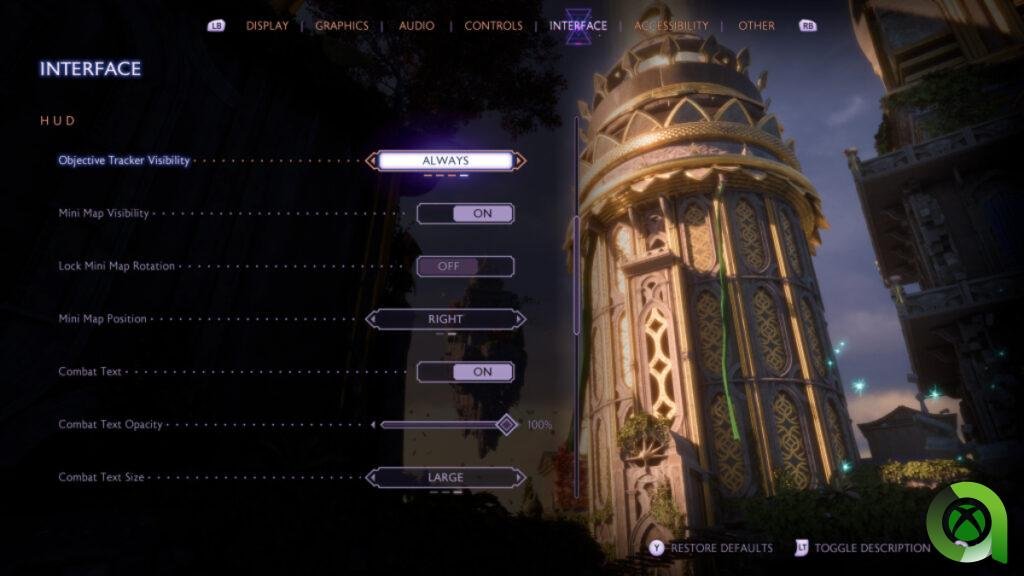Click the Combat Text Opacity slider handle
Image resolution: width=1024 pixels, height=576 pixels.
[507, 425]
